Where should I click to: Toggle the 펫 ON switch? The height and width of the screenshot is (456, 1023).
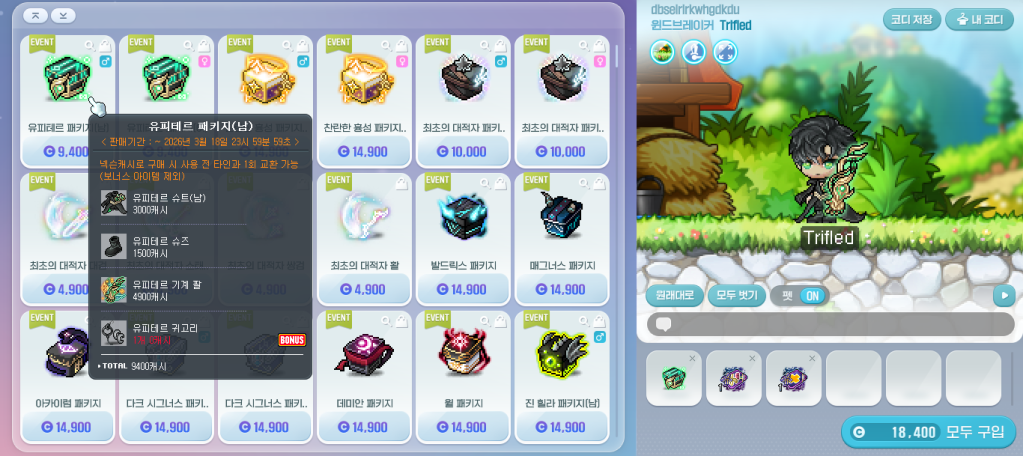(801, 296)
